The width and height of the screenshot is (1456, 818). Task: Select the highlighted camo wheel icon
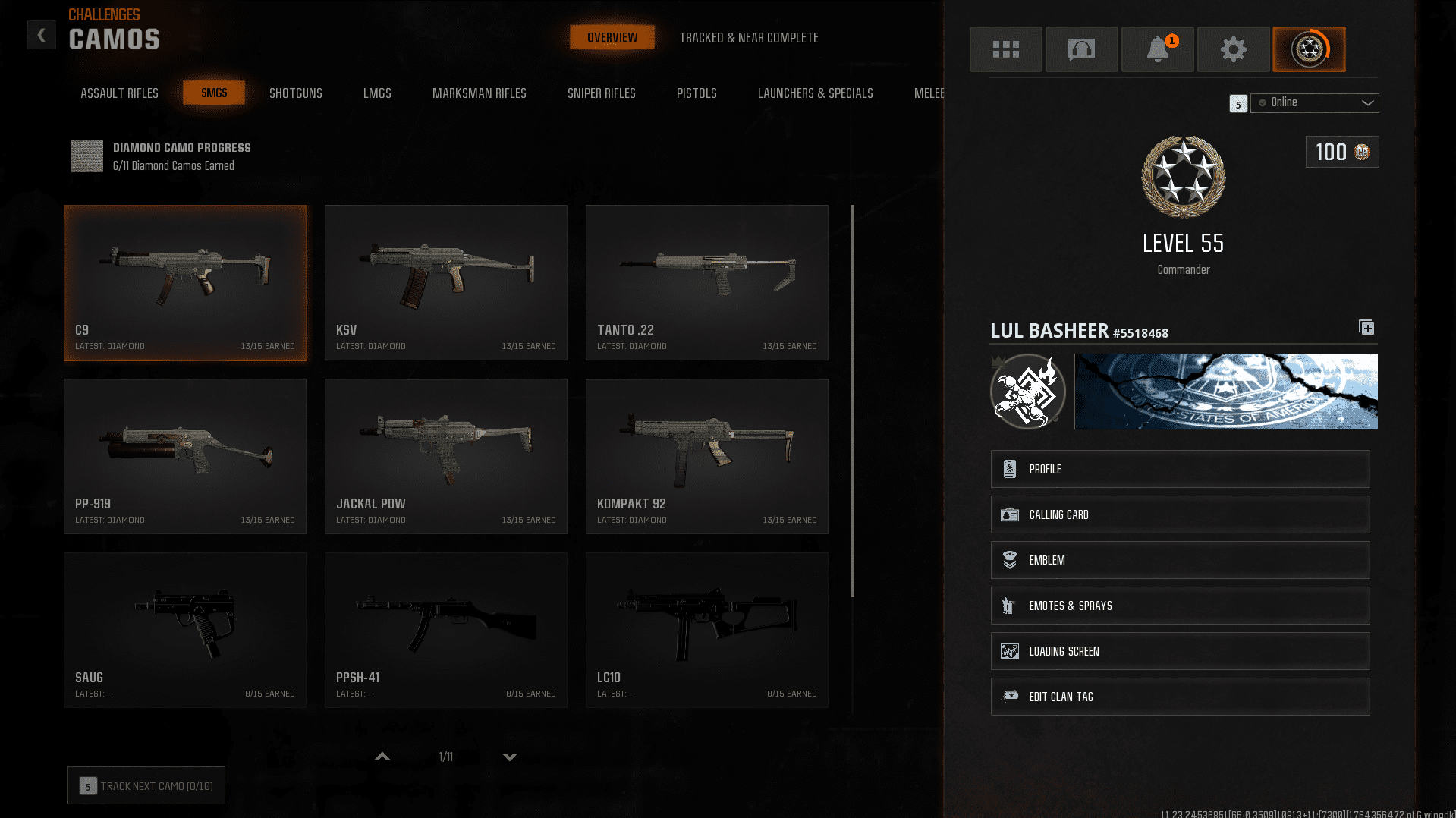tap(1309, 49)
